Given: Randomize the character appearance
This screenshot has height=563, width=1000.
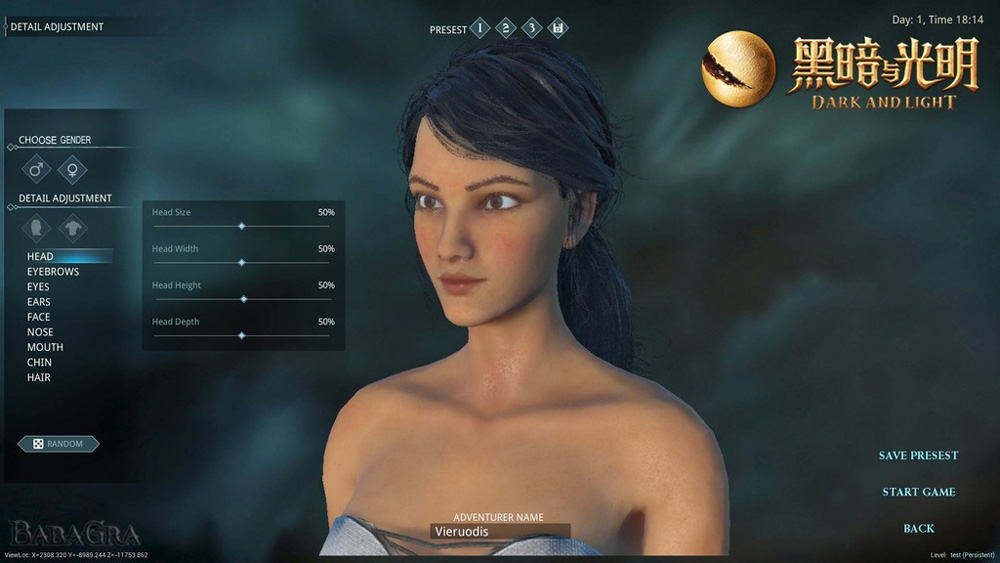Looking at the screenshot, I should (x=58, y=443).
